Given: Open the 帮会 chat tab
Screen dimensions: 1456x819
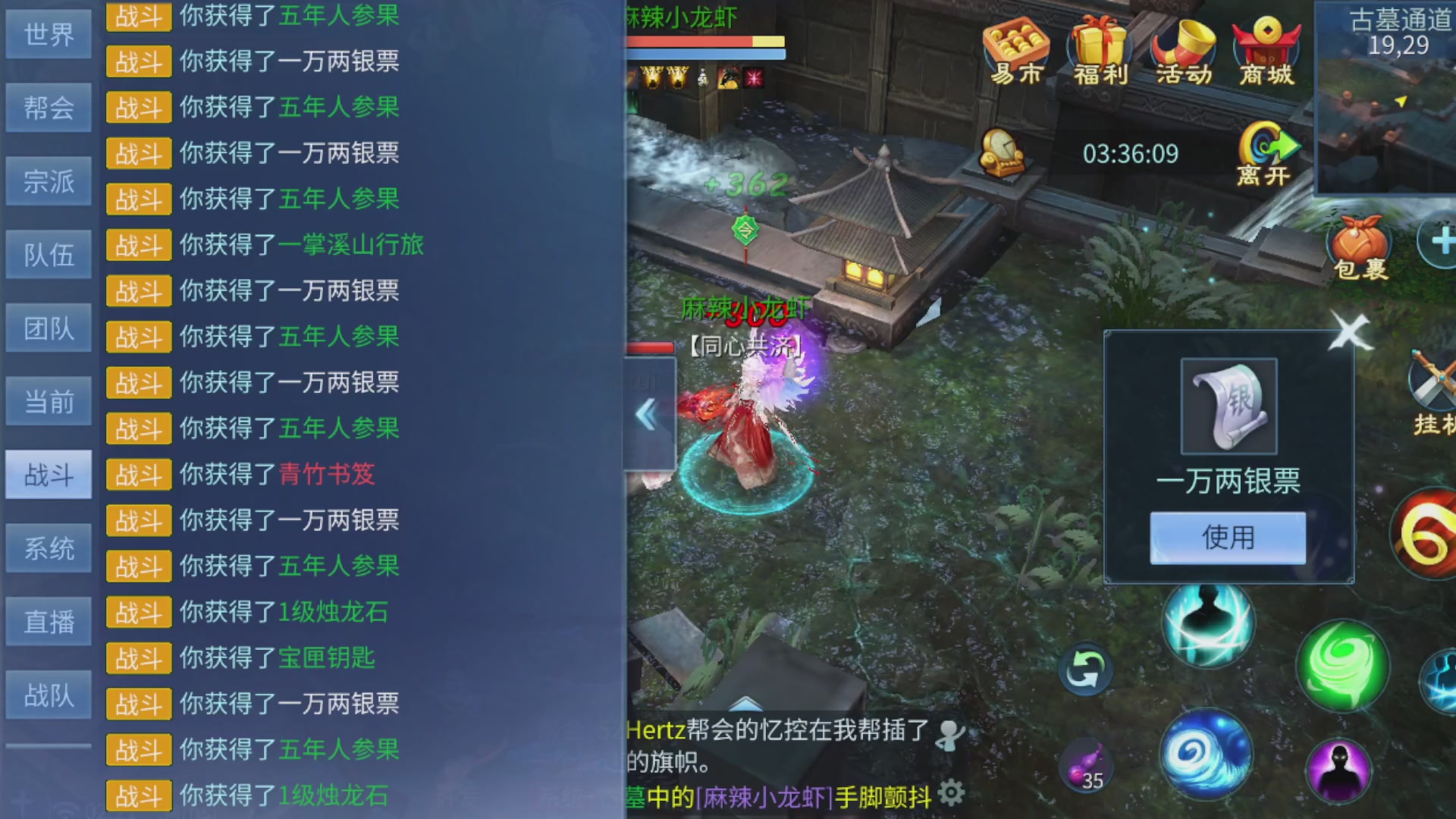Looking at the screenshot, I should (48, 107).
